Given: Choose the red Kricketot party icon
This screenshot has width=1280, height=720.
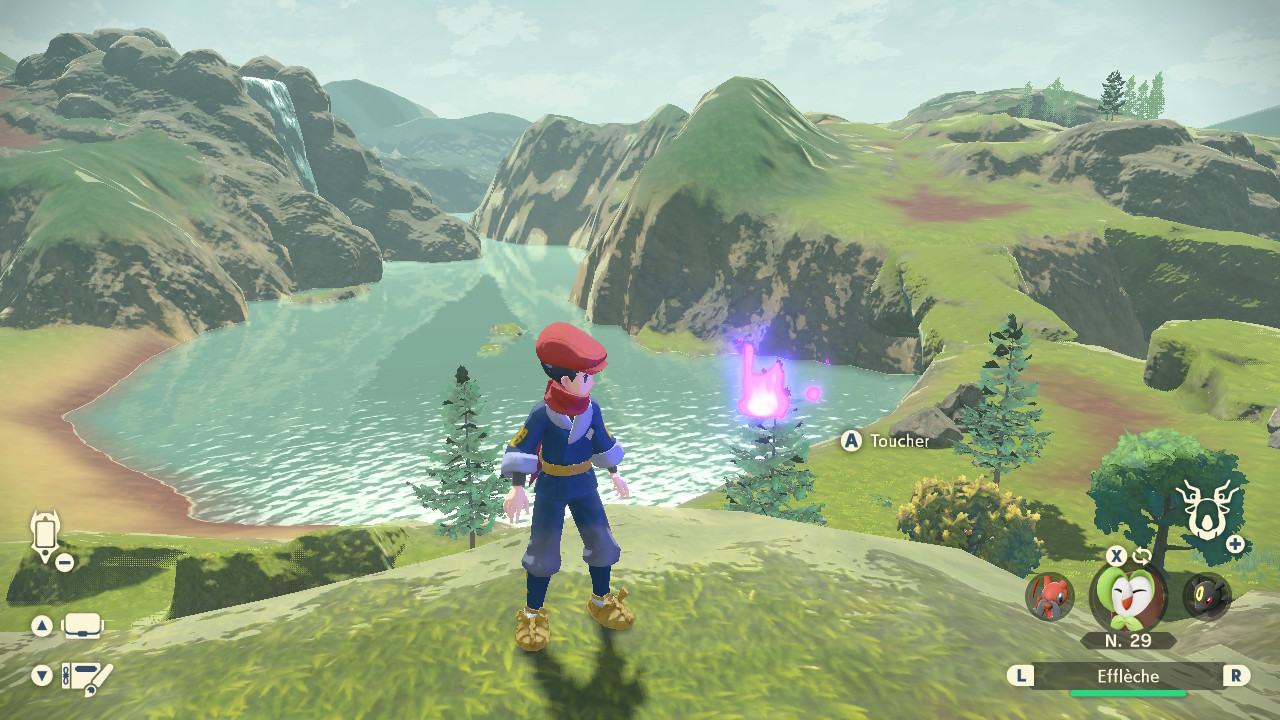Looking at the screenshot, I should (1049, 597).
